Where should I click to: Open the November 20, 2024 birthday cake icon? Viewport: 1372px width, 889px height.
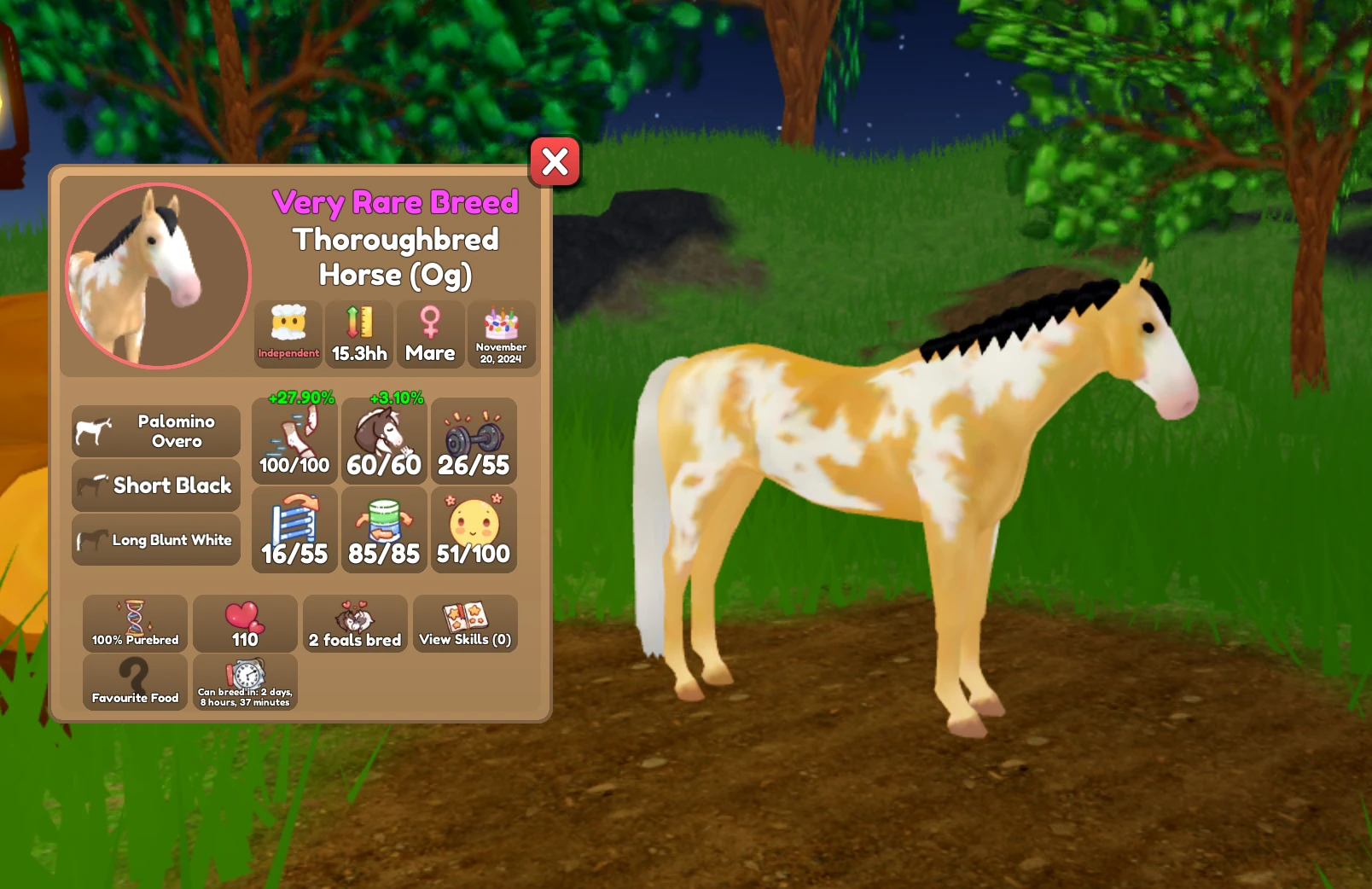502,334
